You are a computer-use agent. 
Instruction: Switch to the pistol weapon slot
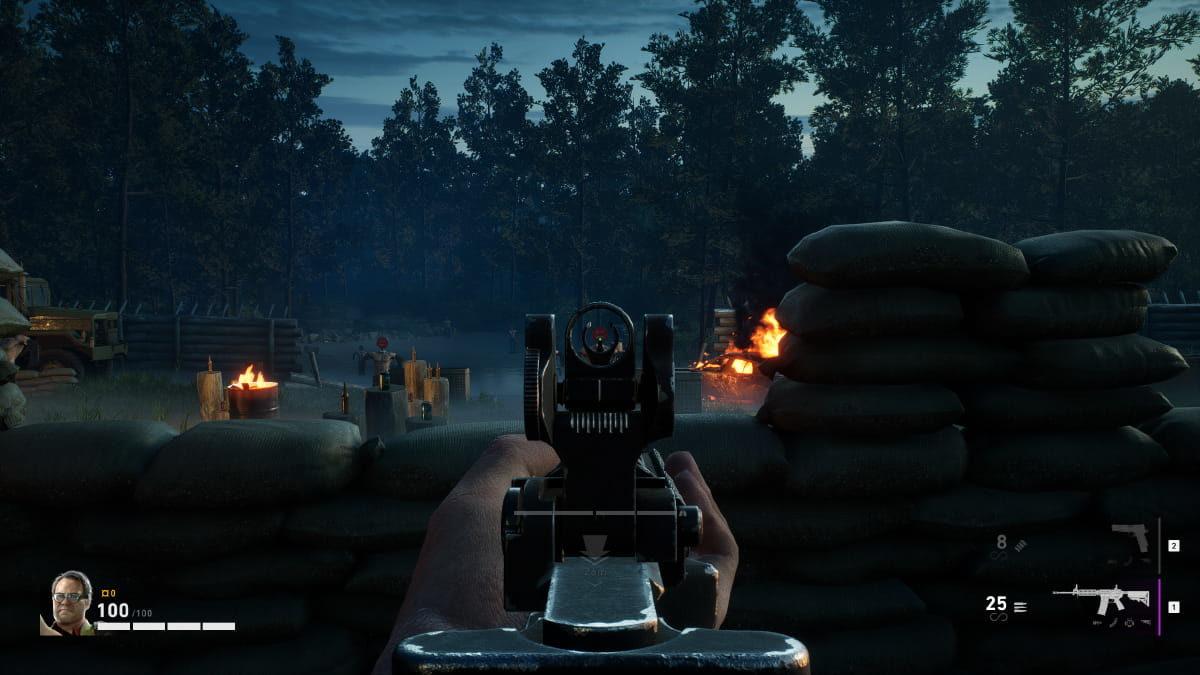tap(1131, 540)
